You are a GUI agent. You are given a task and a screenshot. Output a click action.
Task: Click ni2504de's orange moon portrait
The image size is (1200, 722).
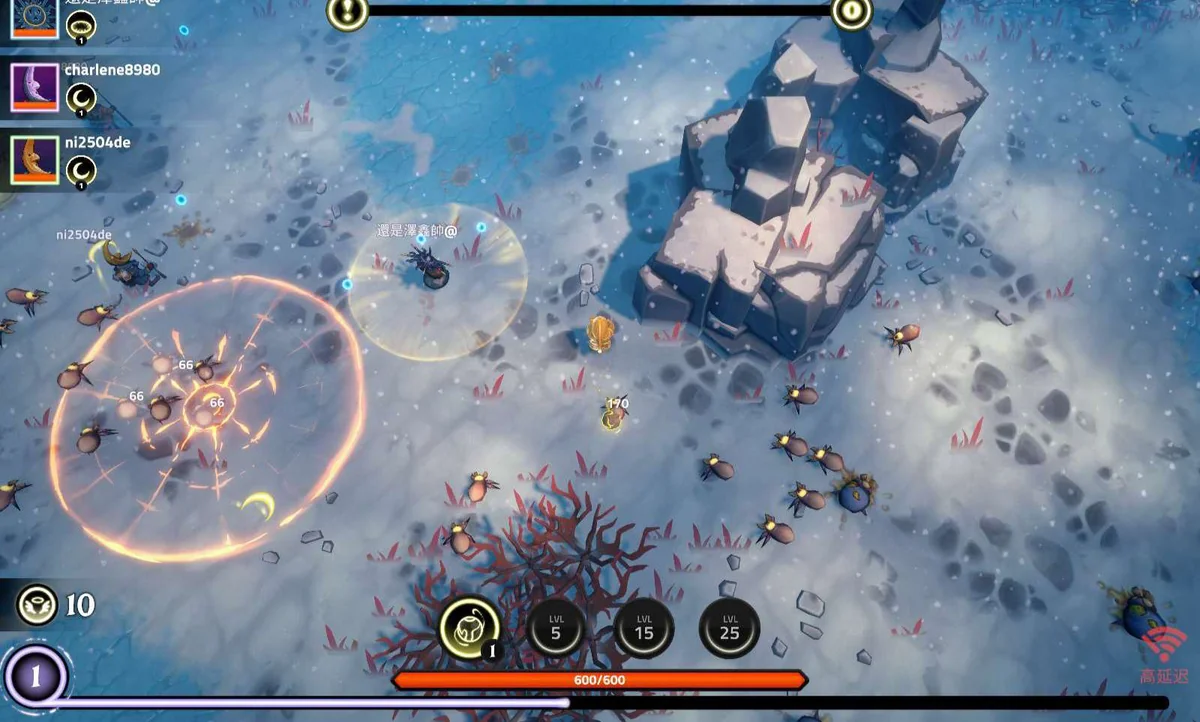tap(34, 160)
